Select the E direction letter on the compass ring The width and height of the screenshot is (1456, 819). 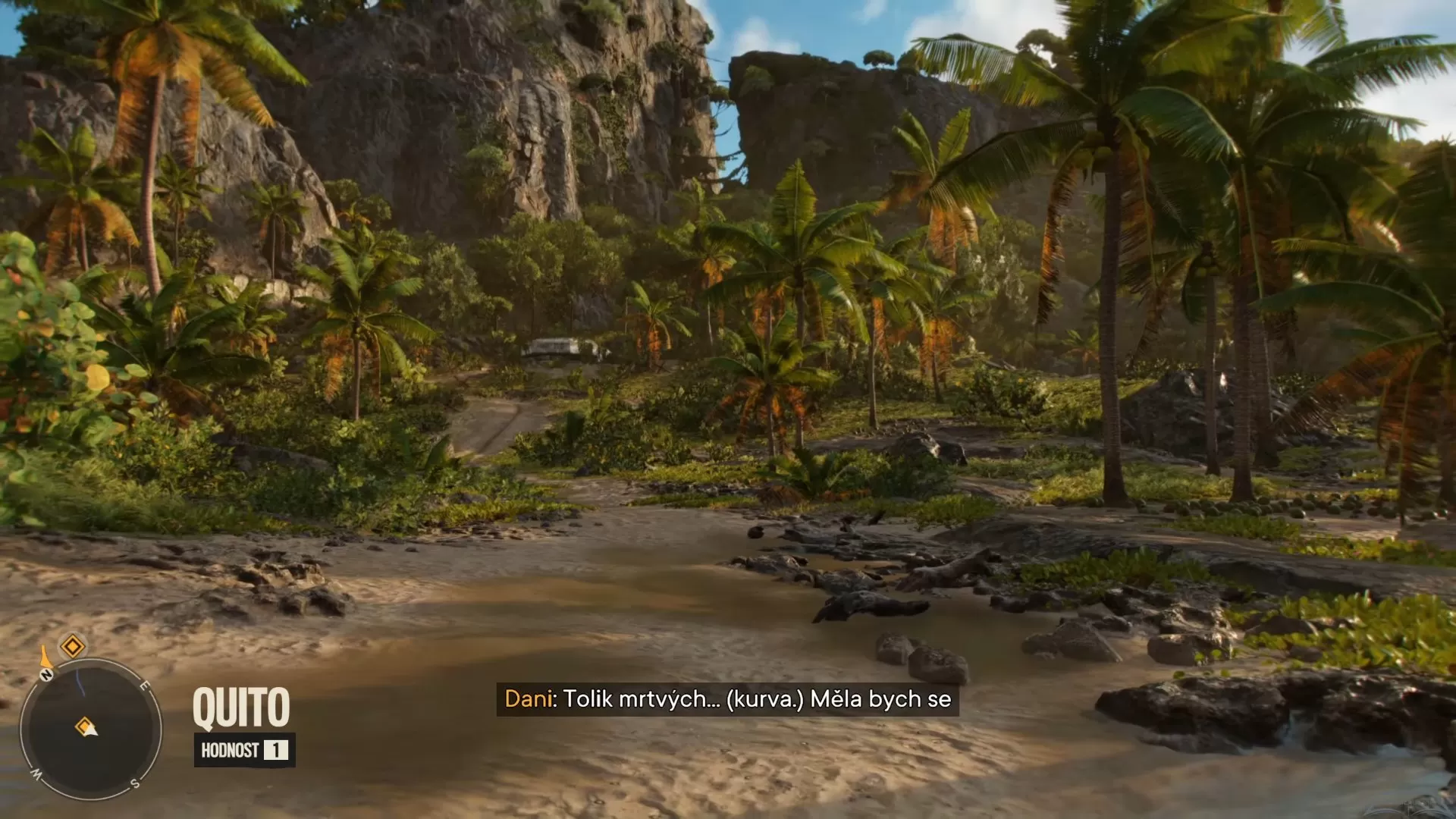145,686
